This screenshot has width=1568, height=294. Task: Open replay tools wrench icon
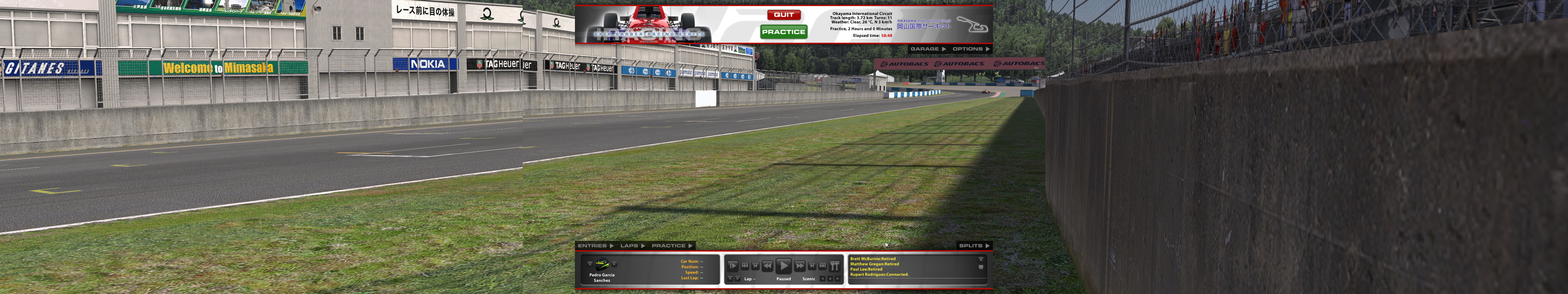[835, 266]
